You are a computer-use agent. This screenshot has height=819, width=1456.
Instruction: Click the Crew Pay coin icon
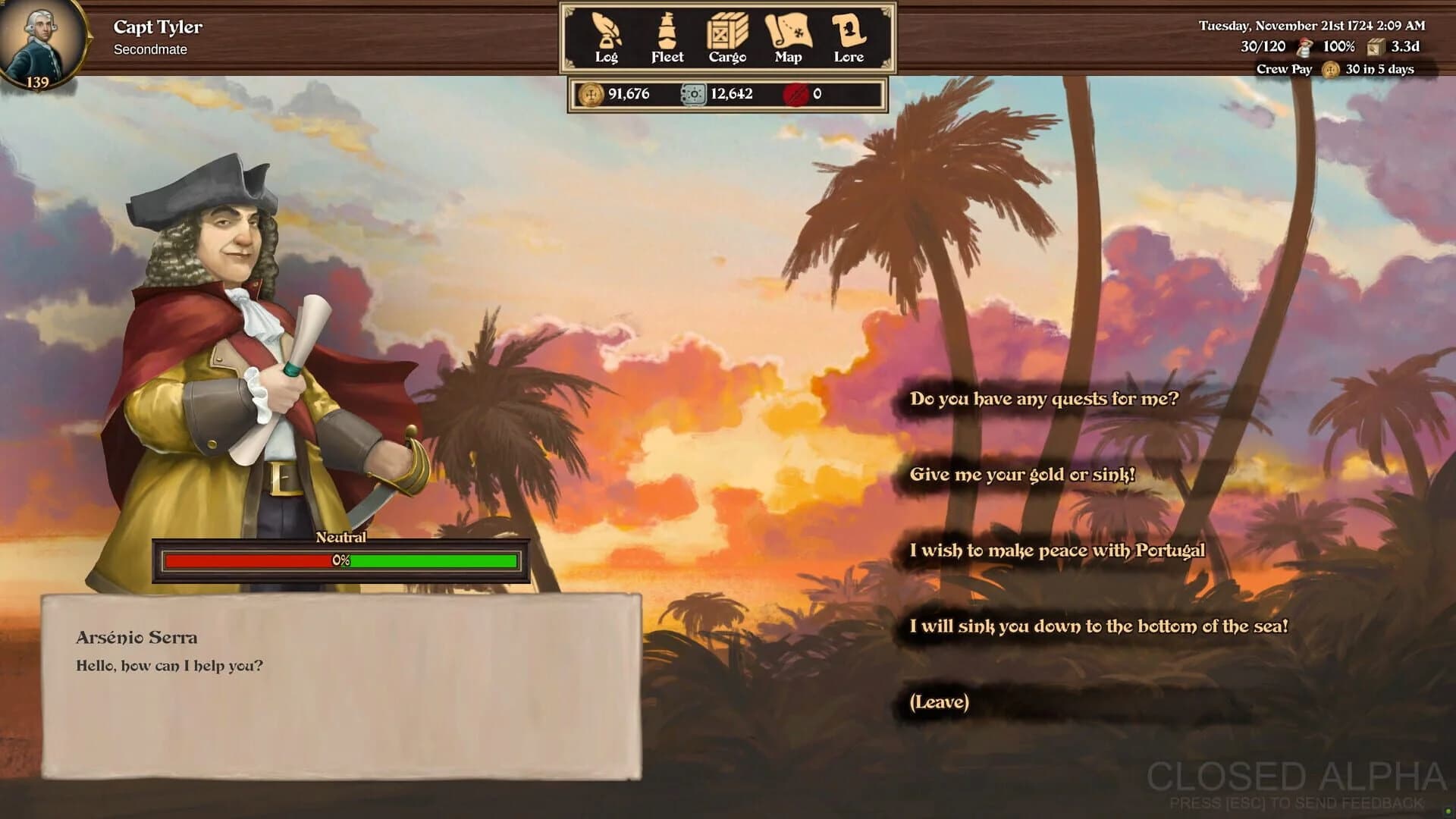tap(1329, 69)
